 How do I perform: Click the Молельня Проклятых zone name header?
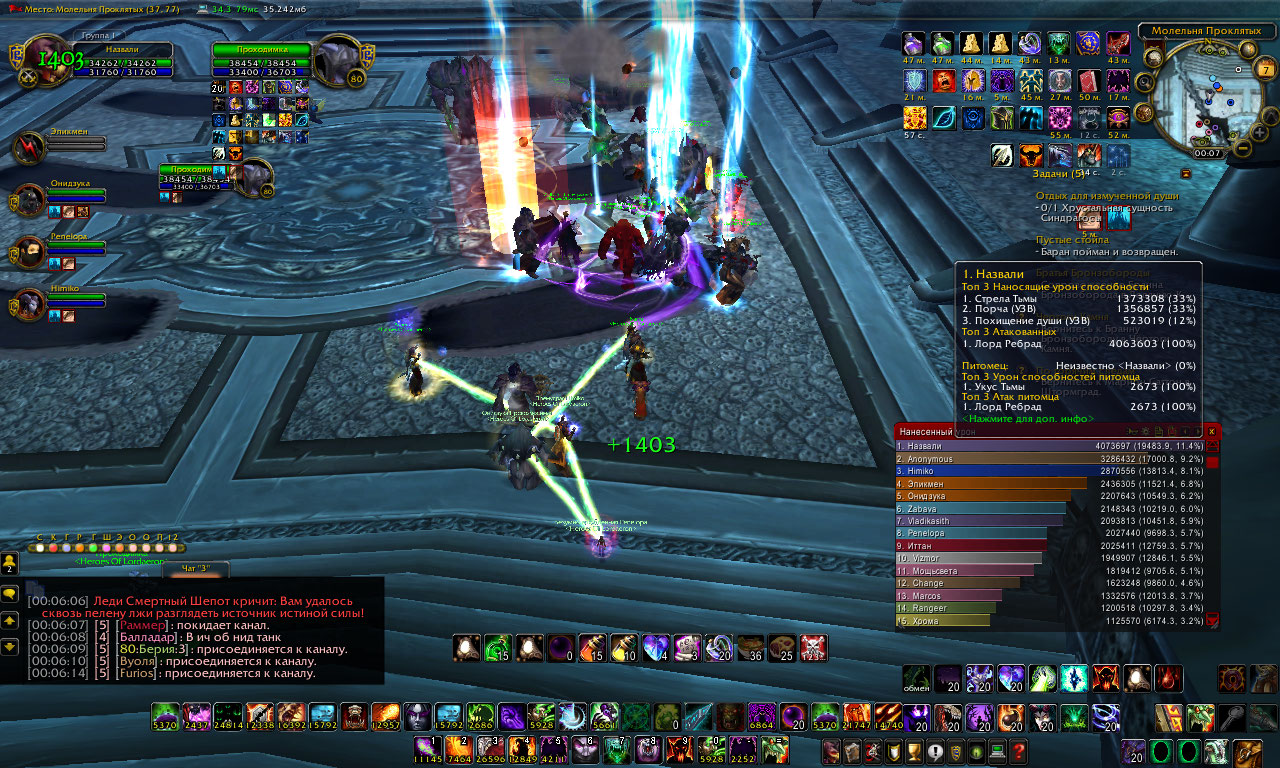coord(1205,31)
